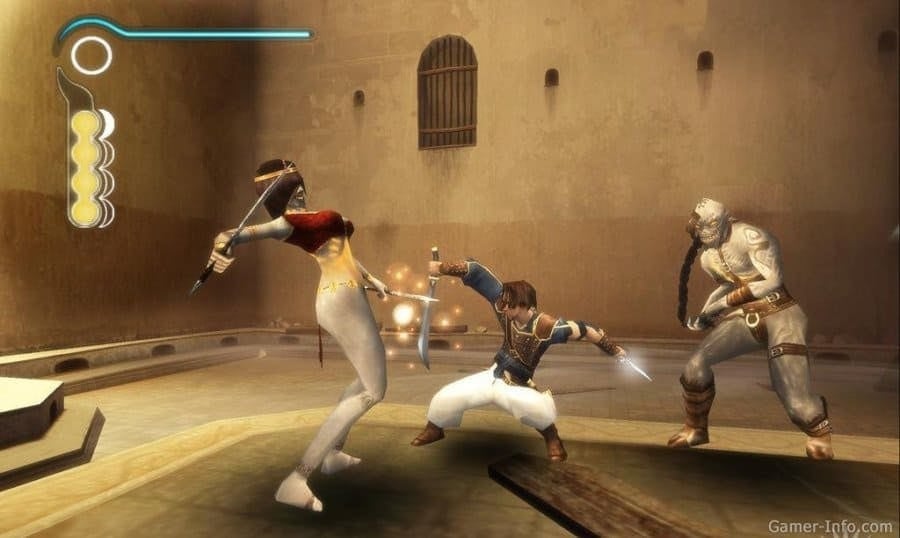Select the yellow sand tank gauge

pyautogui.click(x=87, y=166)
